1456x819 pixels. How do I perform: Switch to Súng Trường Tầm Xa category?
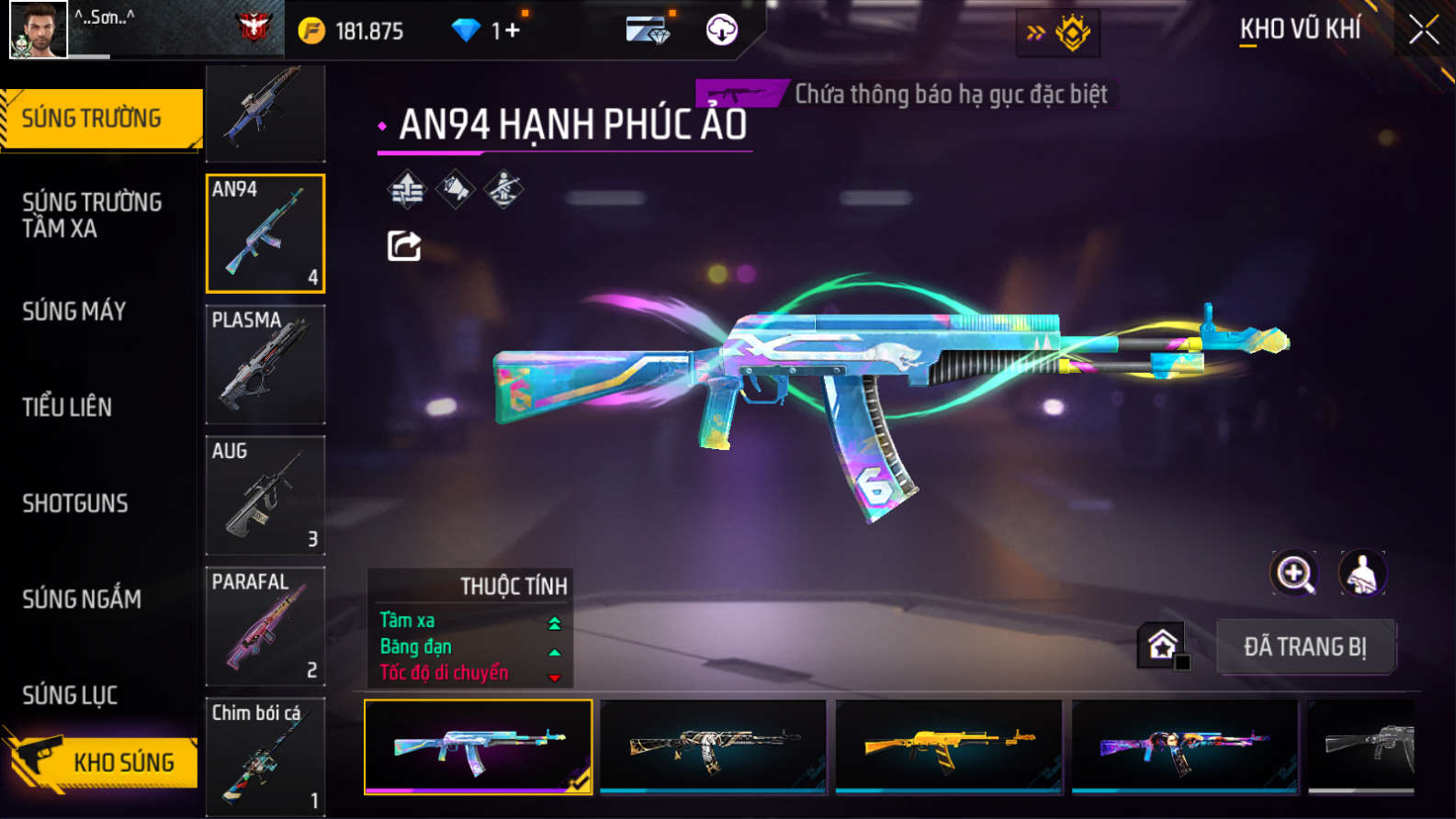(92, 215)
